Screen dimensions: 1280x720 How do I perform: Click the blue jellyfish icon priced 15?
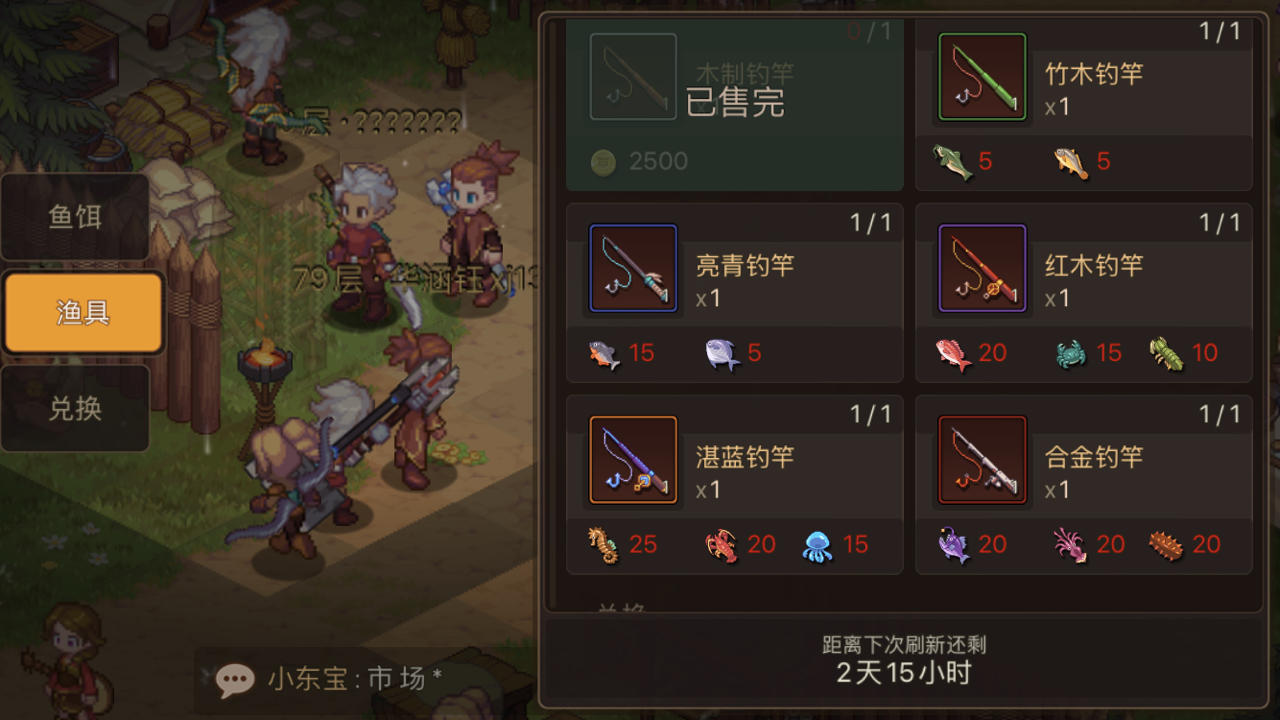point(818,545)
